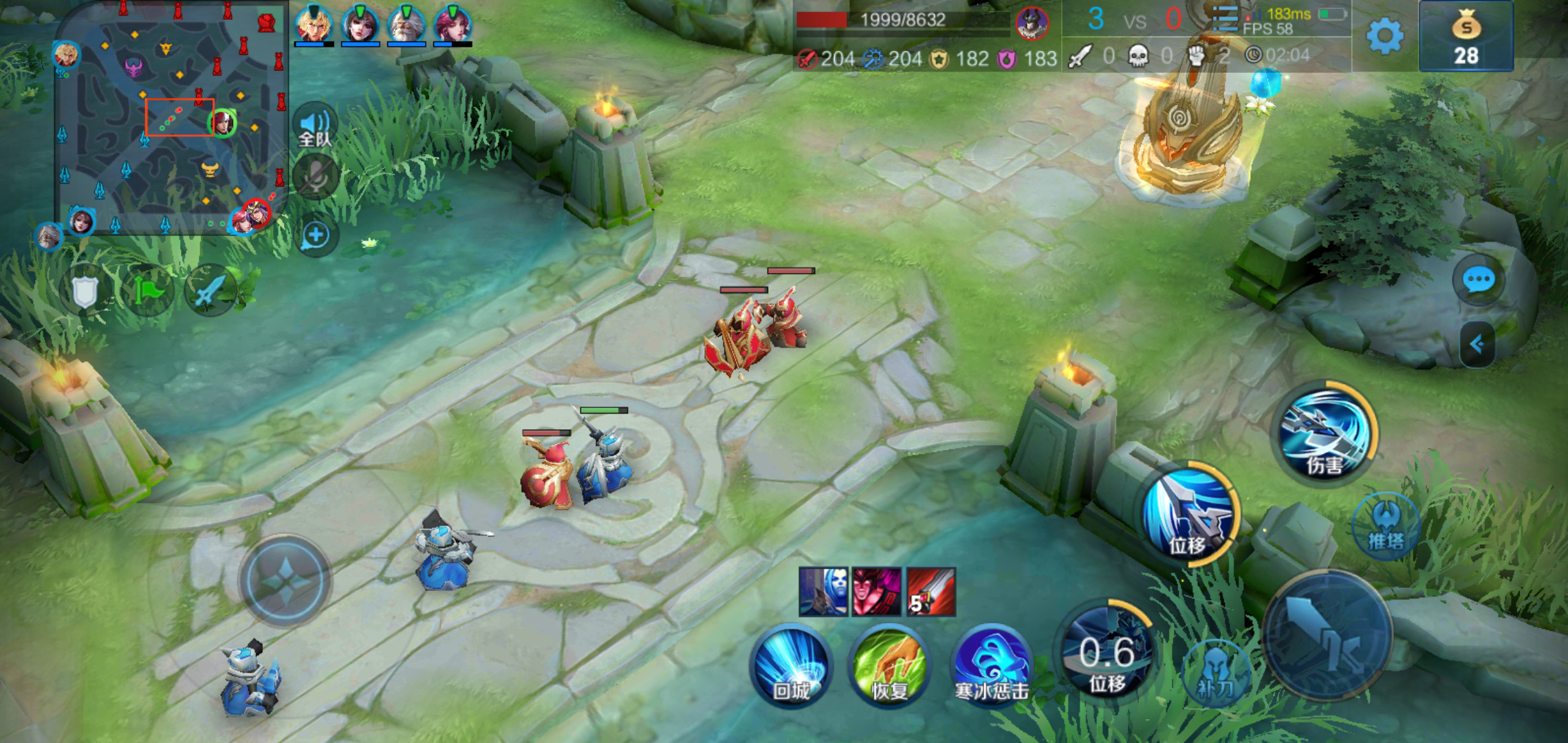Use the ready 位移 dash skill

1189,514
